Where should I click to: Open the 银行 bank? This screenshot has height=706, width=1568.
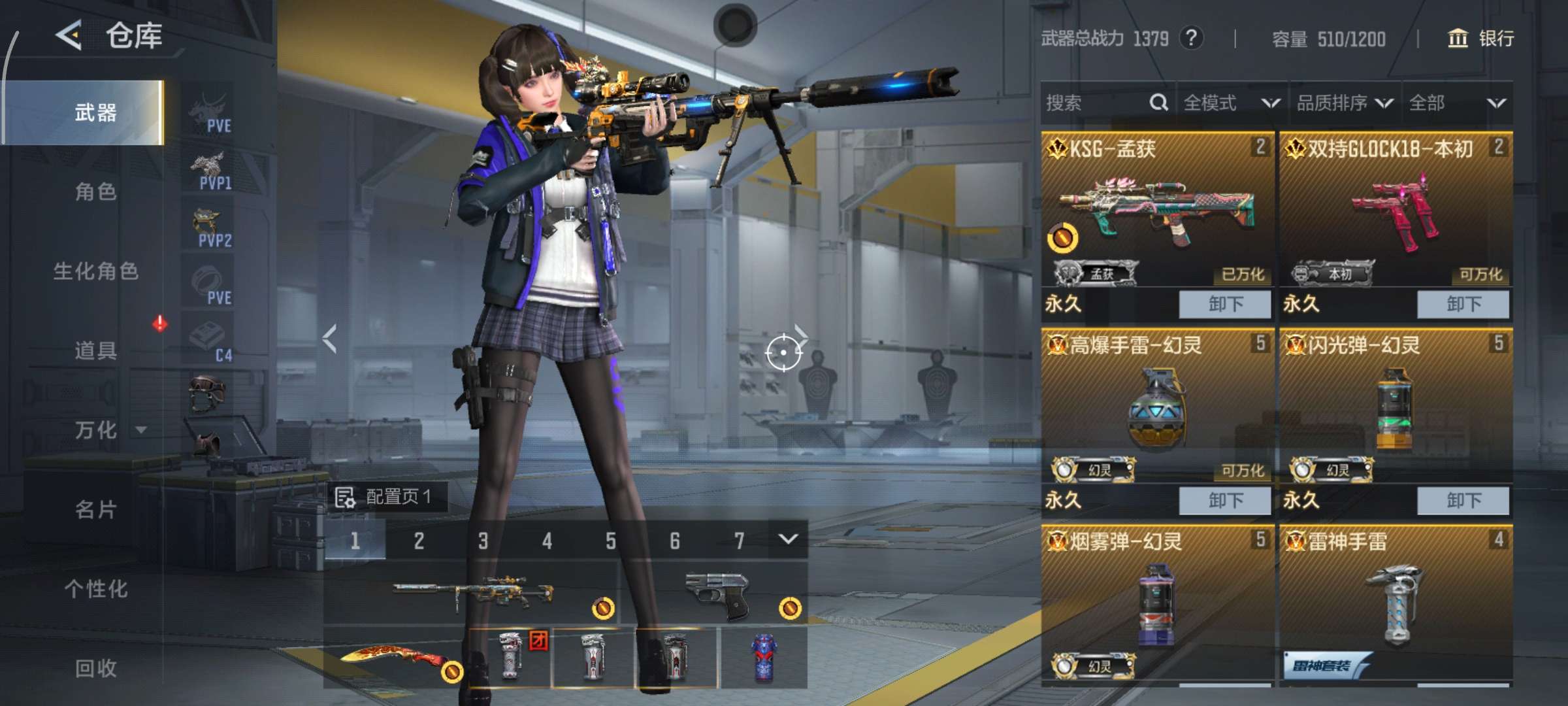[x=1482, y=39]
